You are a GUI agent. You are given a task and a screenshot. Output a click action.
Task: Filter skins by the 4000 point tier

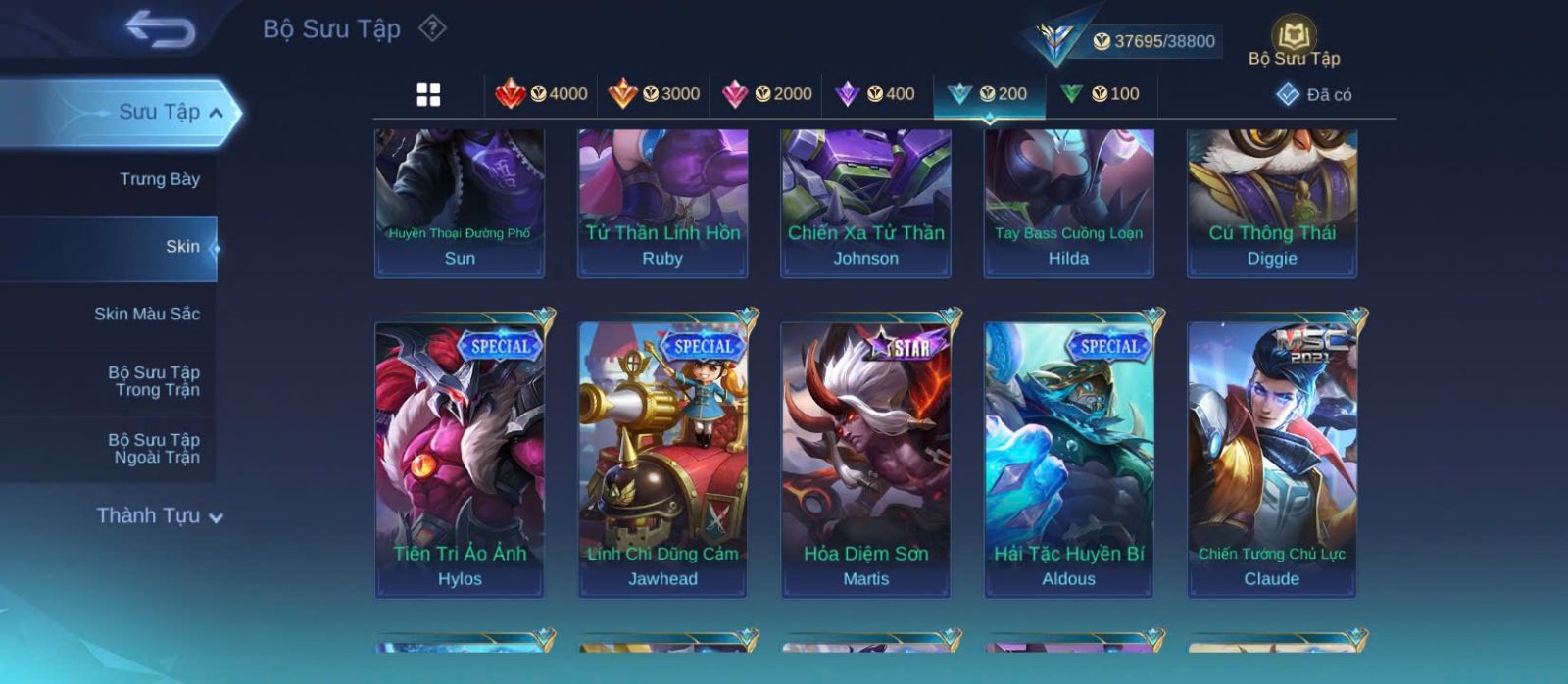pos(542,94)
